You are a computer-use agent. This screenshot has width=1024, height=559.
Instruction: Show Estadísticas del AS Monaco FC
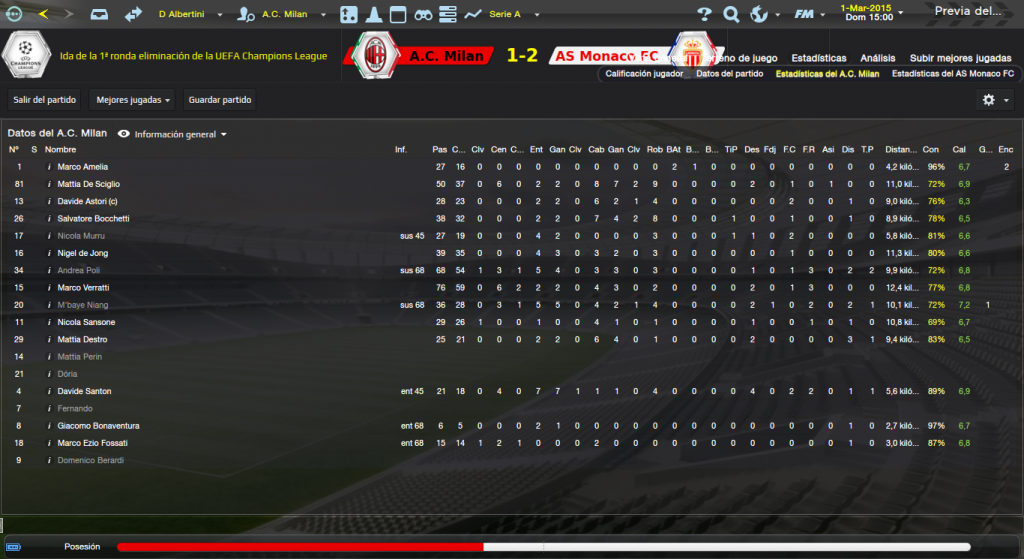pos(952,74)
